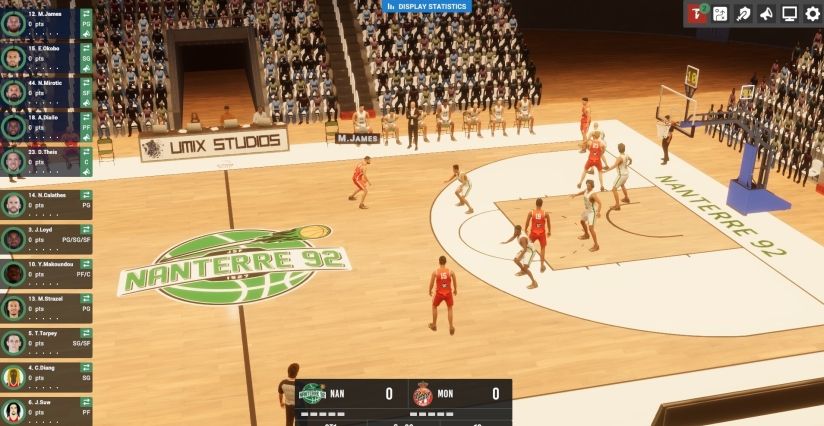824x426 pixels.
Task: Select D.Theis player card
Action: click(x=40, y=160)
